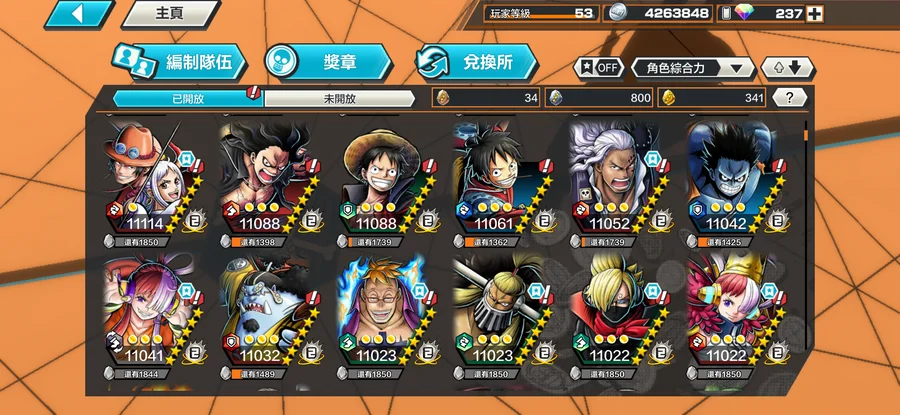Image resolution: width=900 pixels, height=415 pixels.
Task: Open the question mark help button
Action: [x=789, y=98]
